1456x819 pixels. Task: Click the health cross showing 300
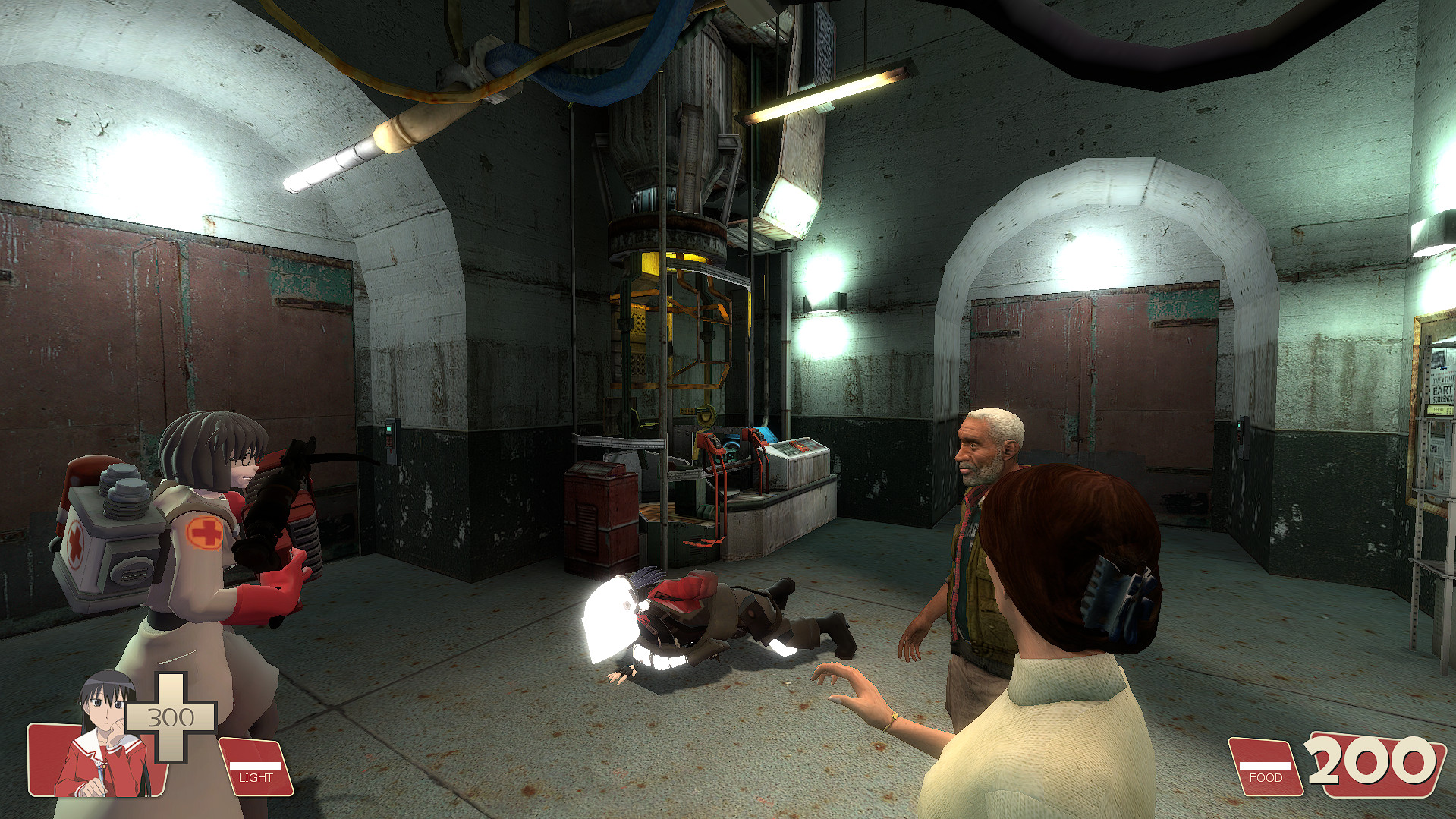click(x=171, y=717)
